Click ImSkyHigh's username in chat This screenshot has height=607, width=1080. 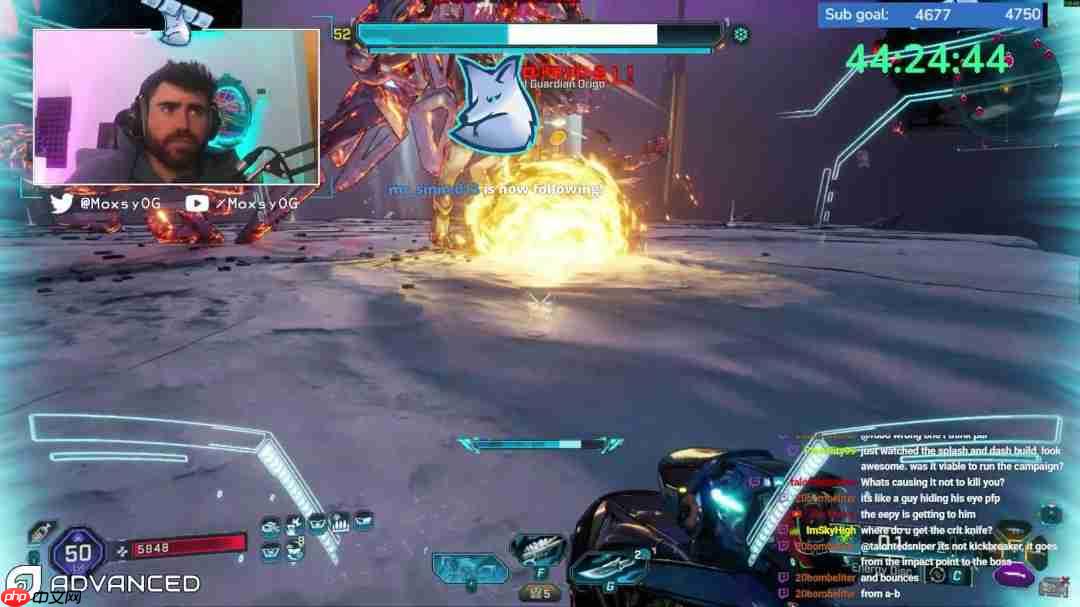[831, 530]
